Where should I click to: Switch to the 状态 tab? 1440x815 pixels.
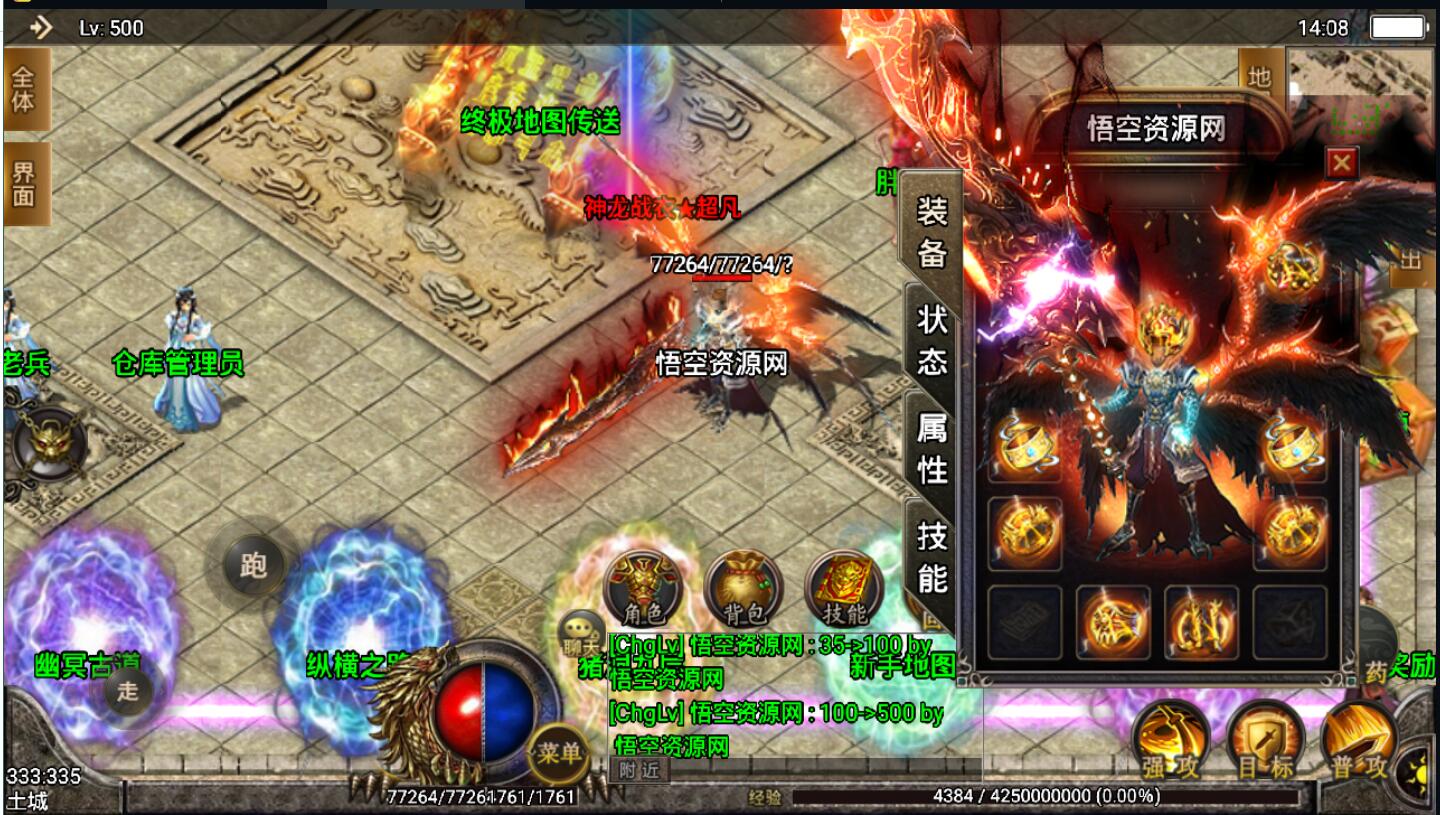931,338
